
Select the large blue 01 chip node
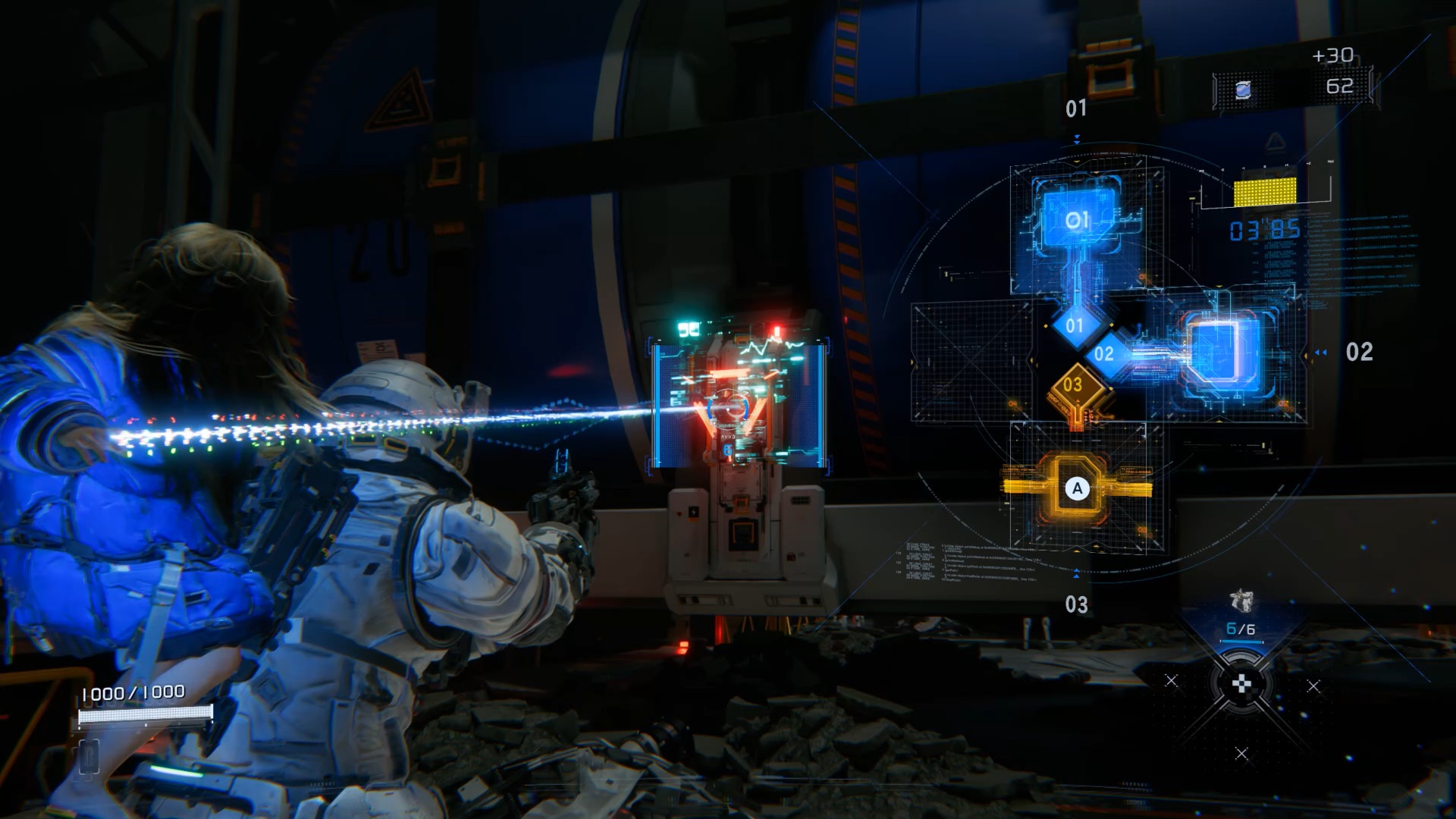point(1078,220)
